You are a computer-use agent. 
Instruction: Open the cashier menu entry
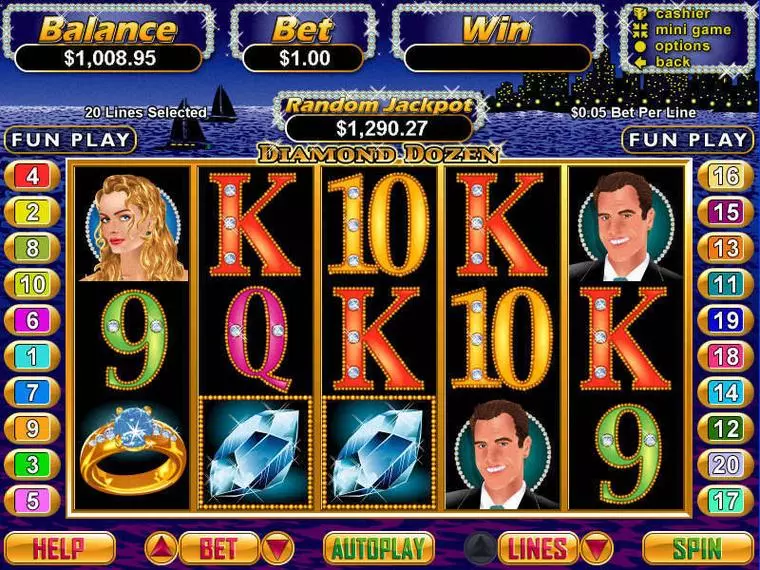[x=683, y=14]
